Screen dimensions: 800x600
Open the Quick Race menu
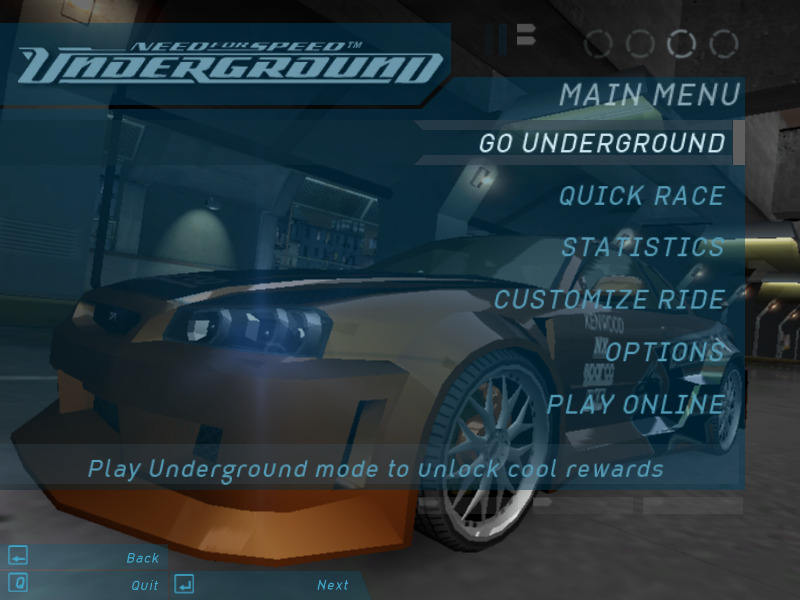pyautogui.click(x=641, y=196)
